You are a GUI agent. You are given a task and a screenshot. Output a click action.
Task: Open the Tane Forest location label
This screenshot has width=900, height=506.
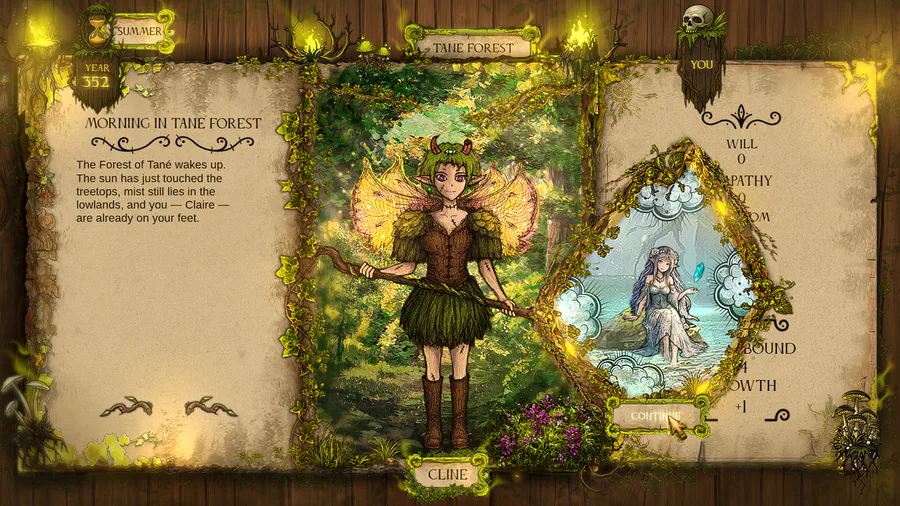(x=473, y=46)
